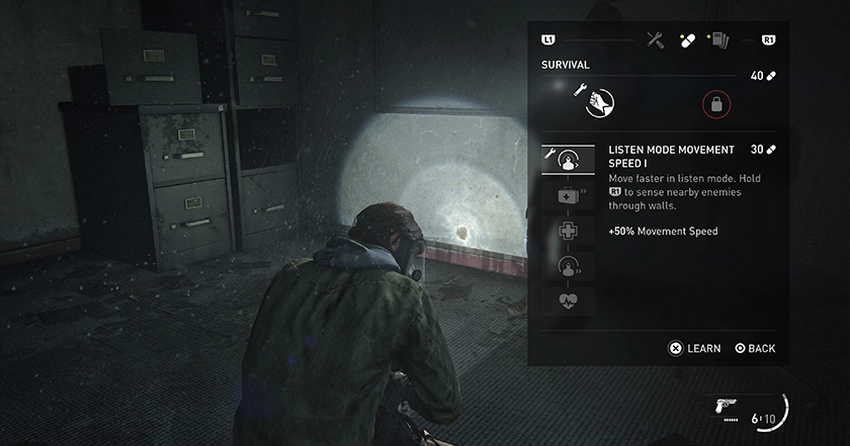The image size is (850, 446).
Task: Select the heart with pulse skill
Action: tap(568, 301)
